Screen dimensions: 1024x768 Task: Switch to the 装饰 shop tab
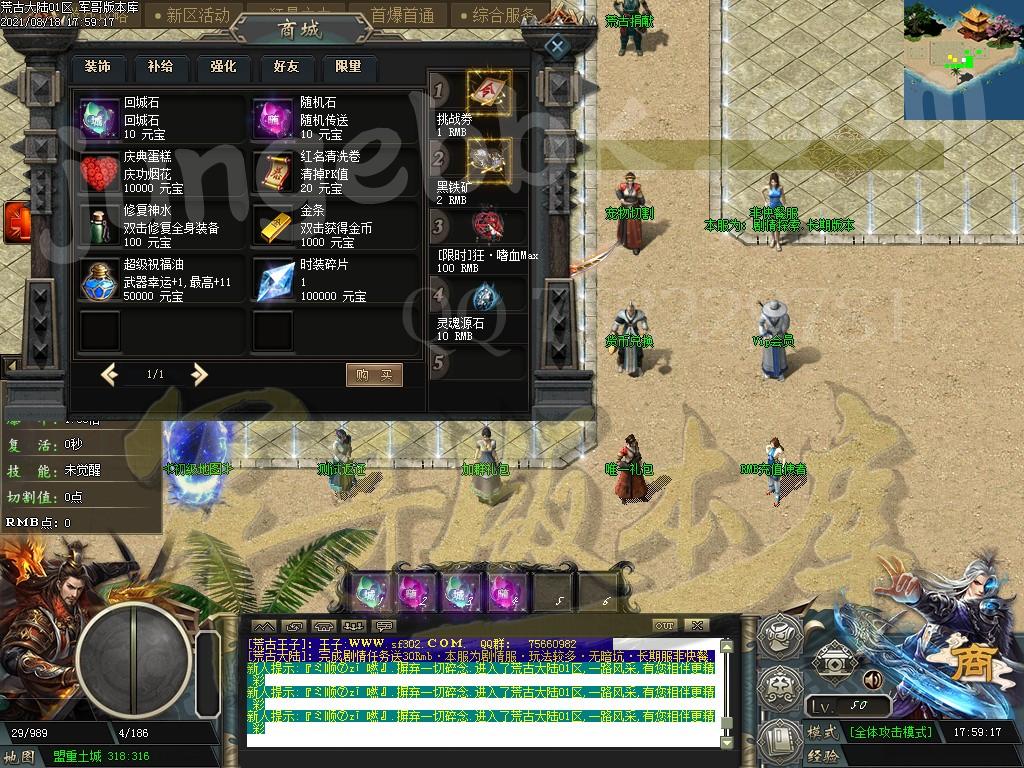pos(97,67)
